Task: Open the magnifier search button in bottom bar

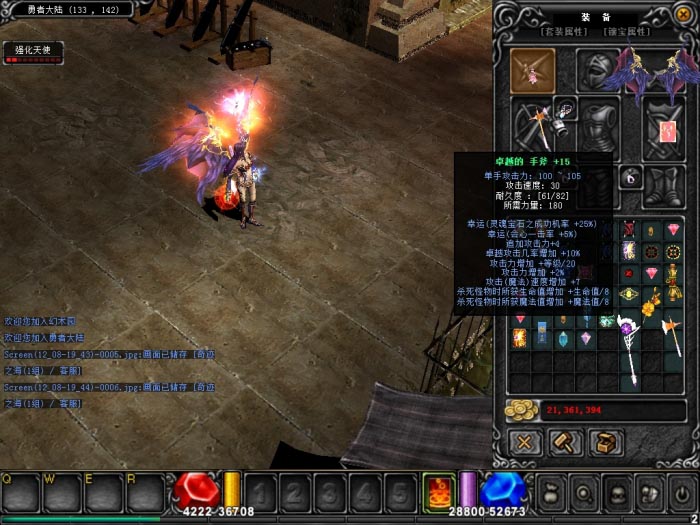Action: pyautogui.click(x=585, y=492)
